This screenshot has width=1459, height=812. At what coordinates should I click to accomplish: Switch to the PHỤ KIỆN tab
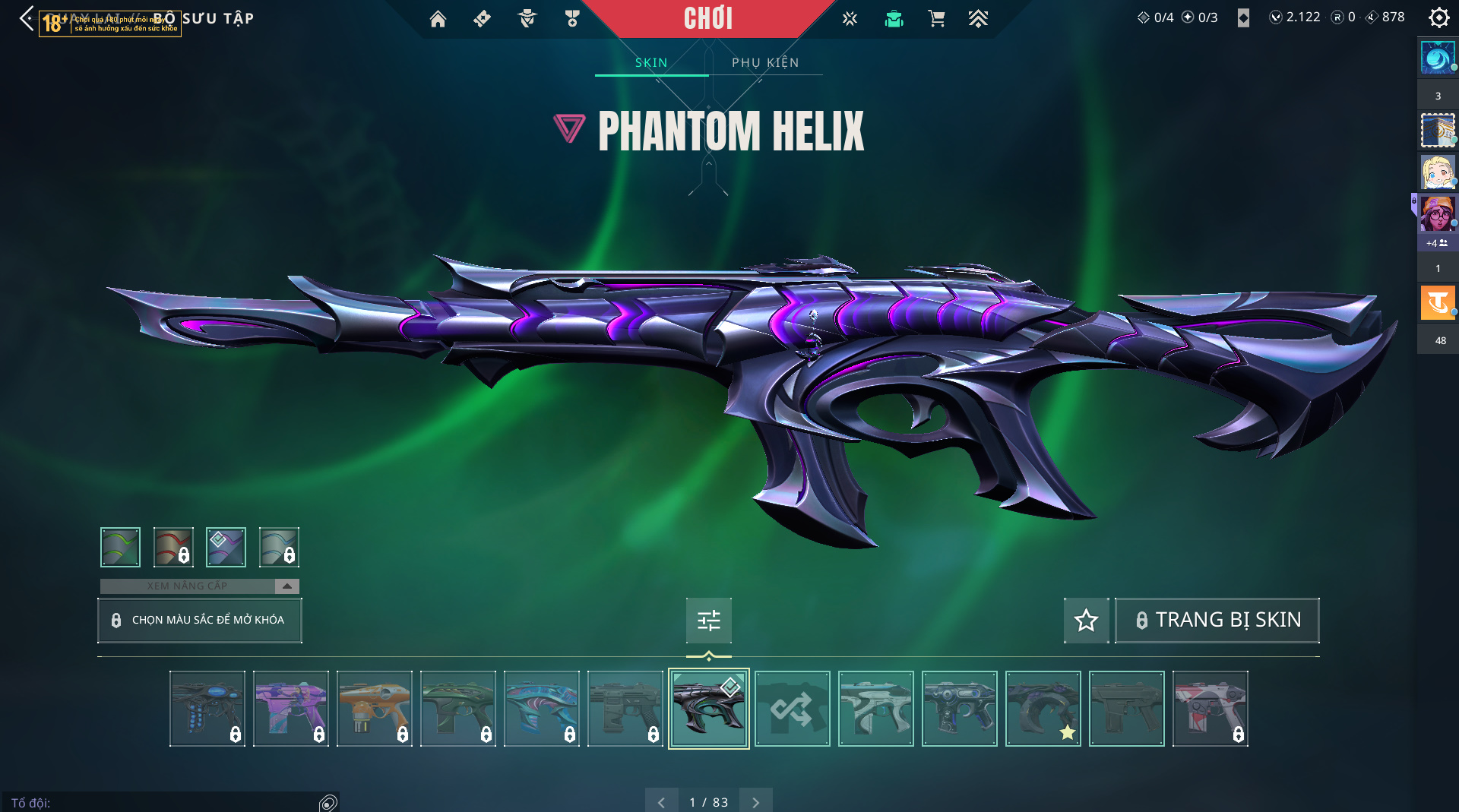click(x=765, y=62)
